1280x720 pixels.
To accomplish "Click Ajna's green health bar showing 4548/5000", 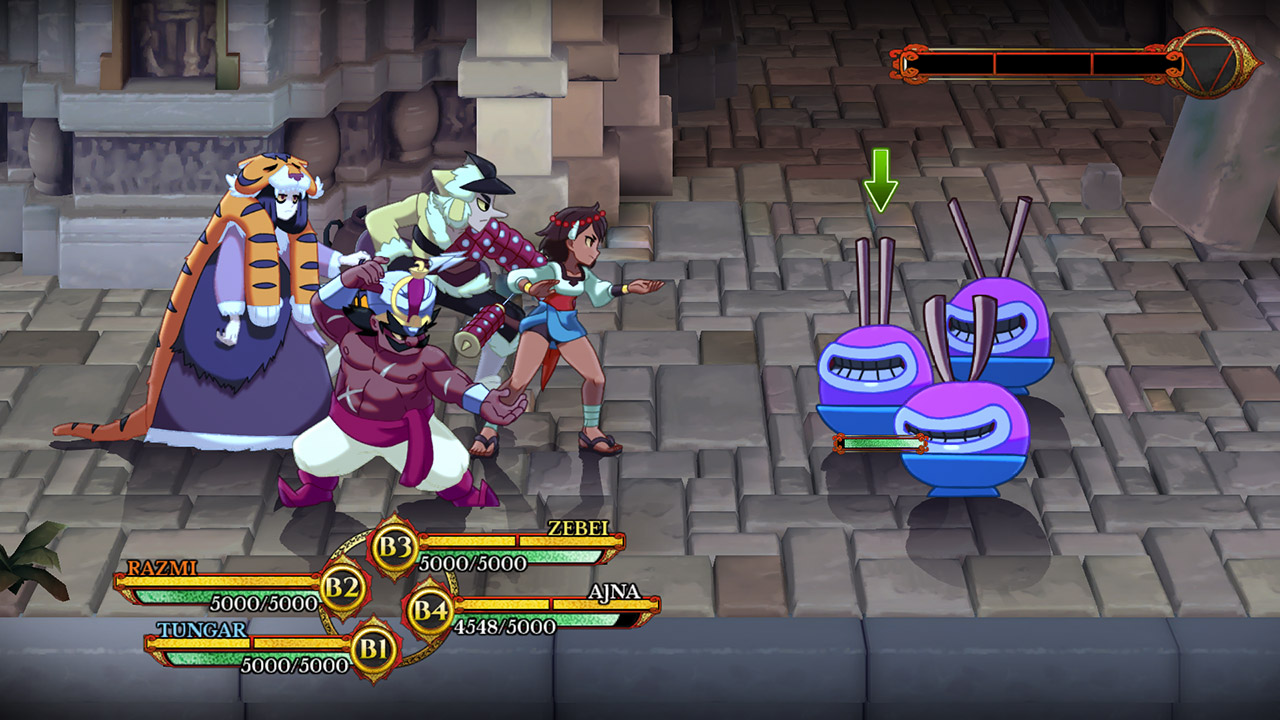I will click(600, 618).
